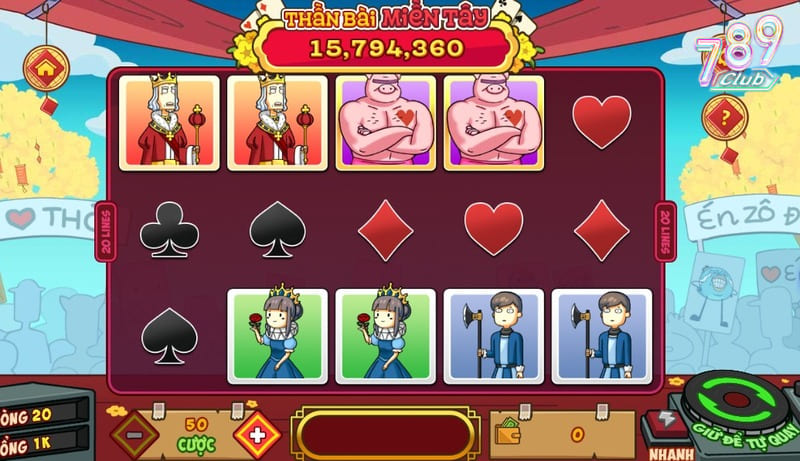The image size is (800, 461).
Task: Click the right 20 Lines tag
Action: (x=664, y=232)
